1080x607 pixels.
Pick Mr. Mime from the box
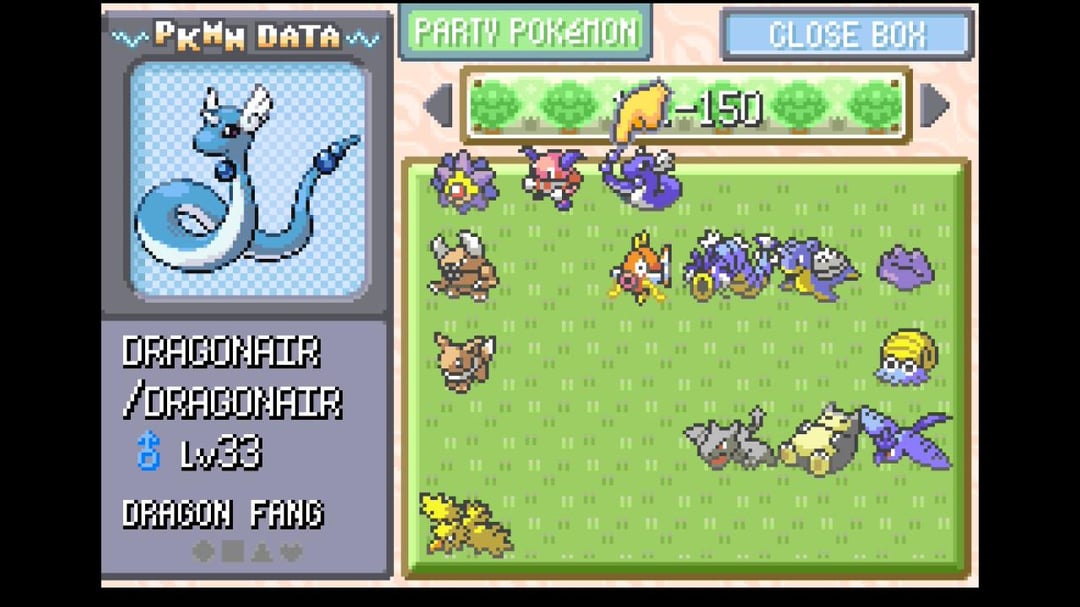[x=551, y=177]
